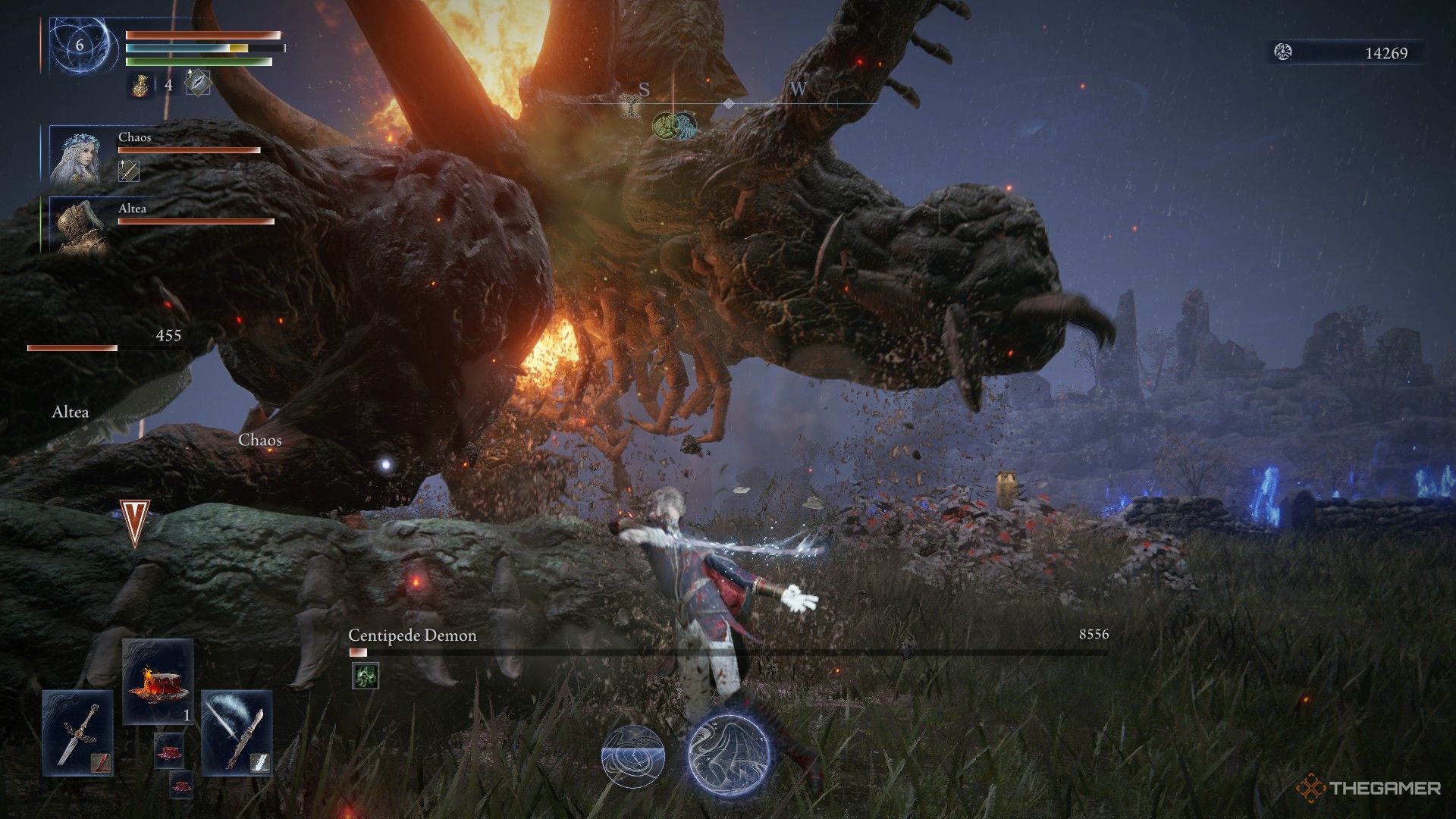Image resolution: width=1456 pixels, height=819 pixels.
Task: Select the left-hand ornate dagger slot
Action: (78, 733)
